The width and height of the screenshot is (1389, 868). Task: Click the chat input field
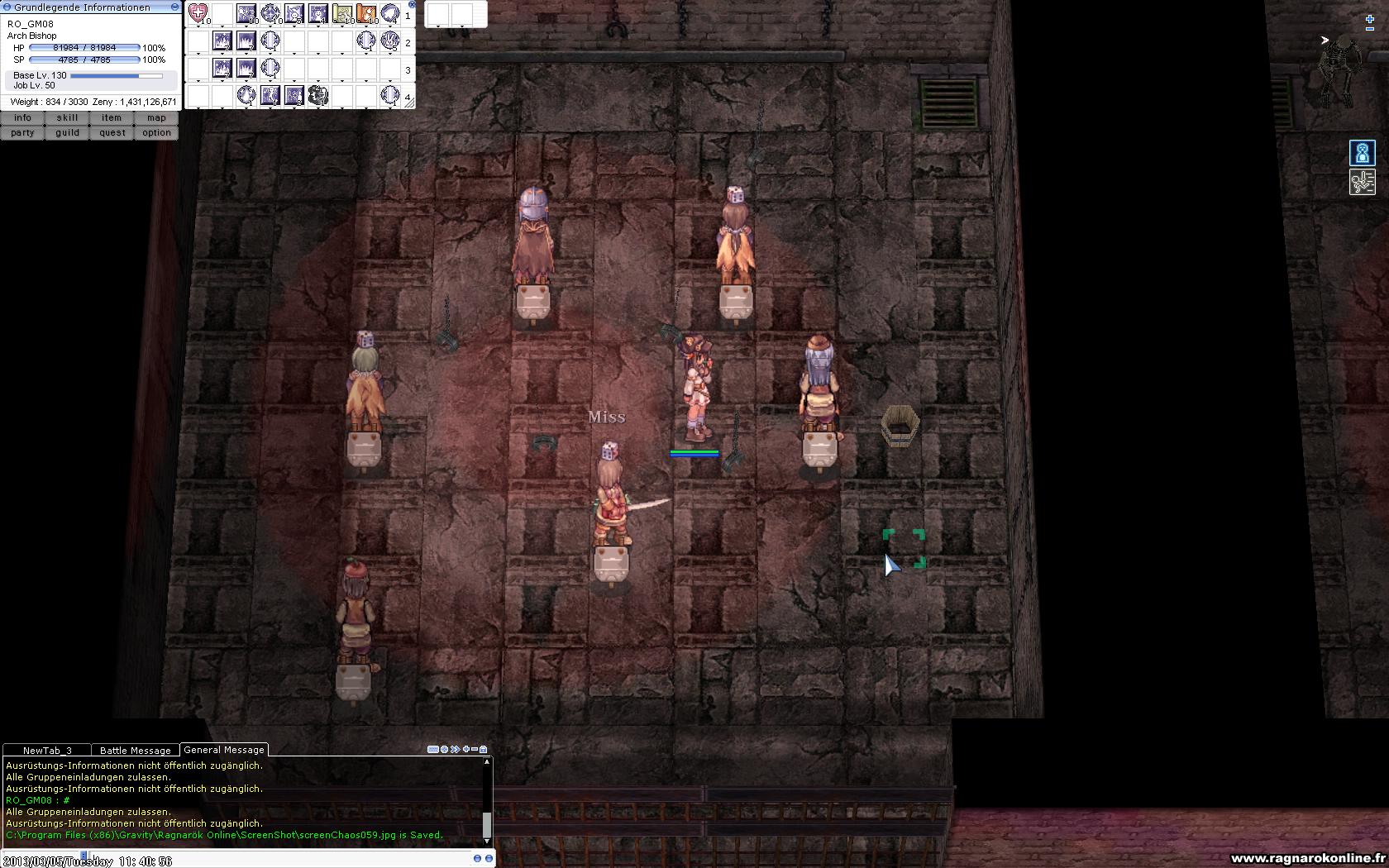[x=248, y=859]
